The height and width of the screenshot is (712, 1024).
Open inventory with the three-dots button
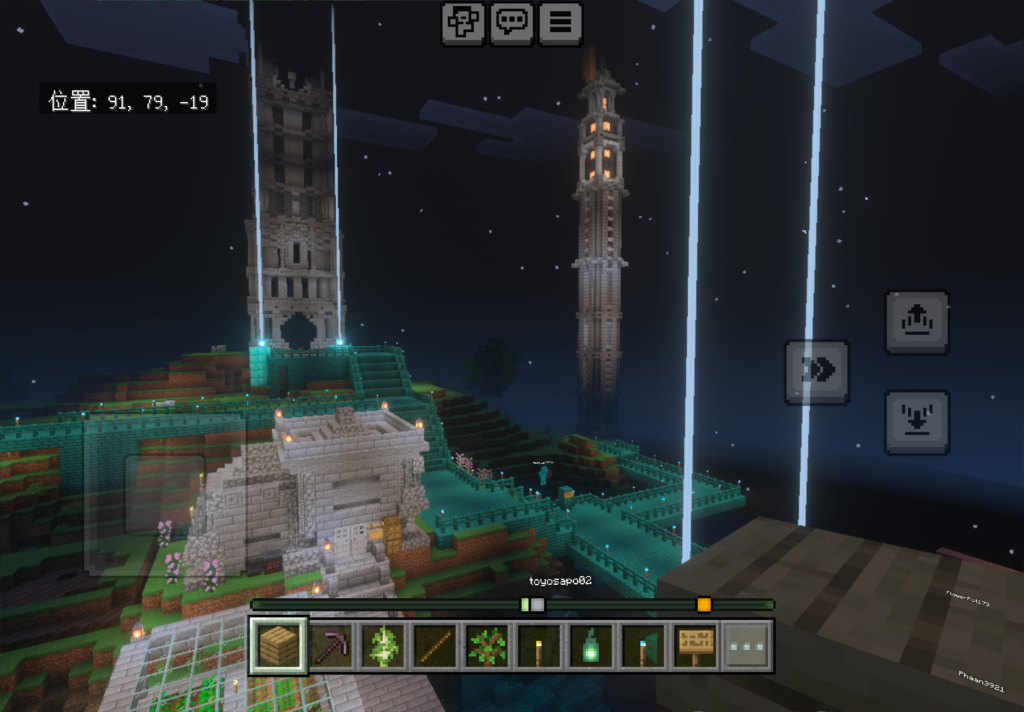click(x=748, y=646)
